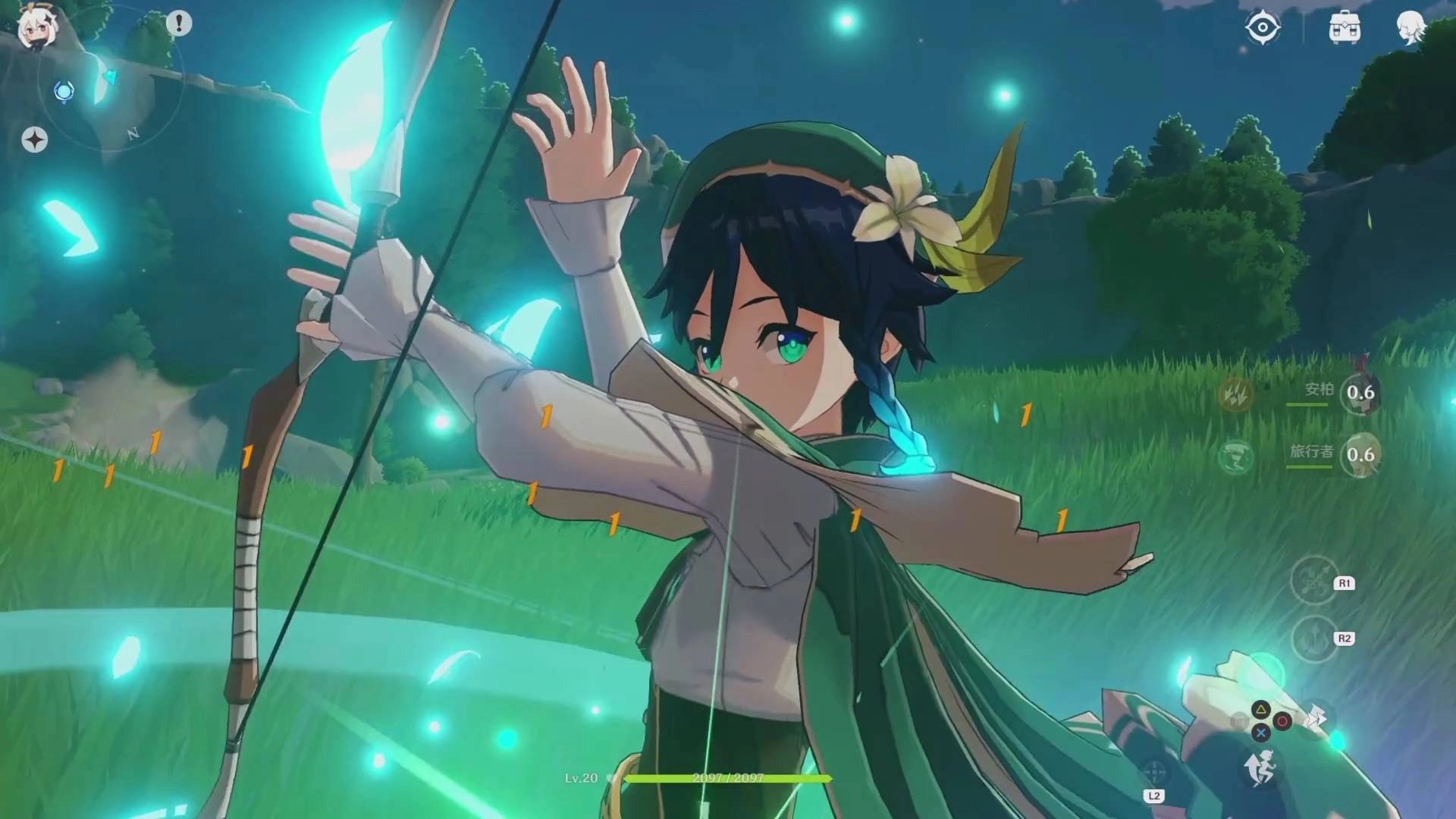
Task: Click the four-pointed star icon below minimap
Action: pos(33,141)
